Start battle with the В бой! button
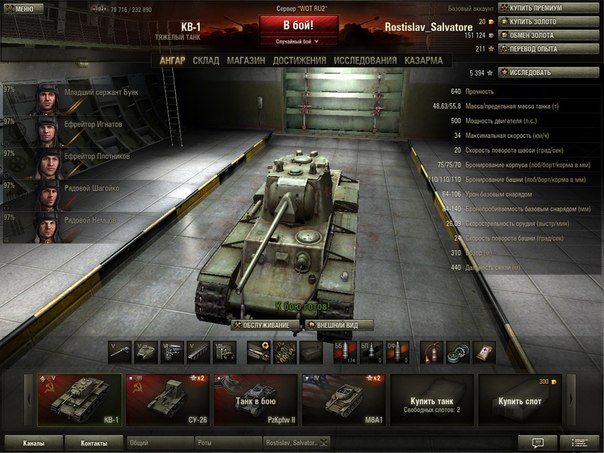The width and height of the screenshot is (604, 453). tap(300, 25)
